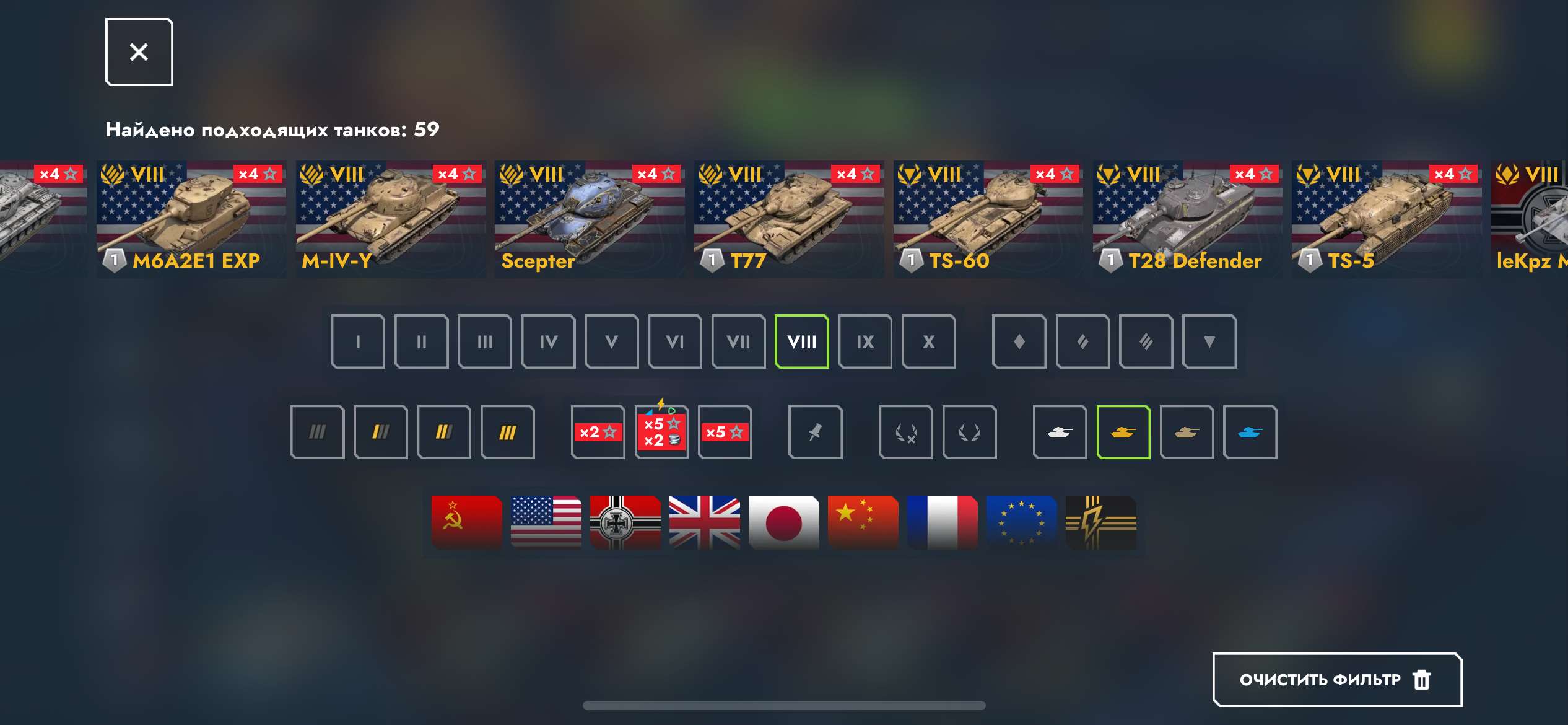The height and width of the screenshot is (725, 1568).
Task: Toggle the x2 star booster filter
Action: coord(598,432)
